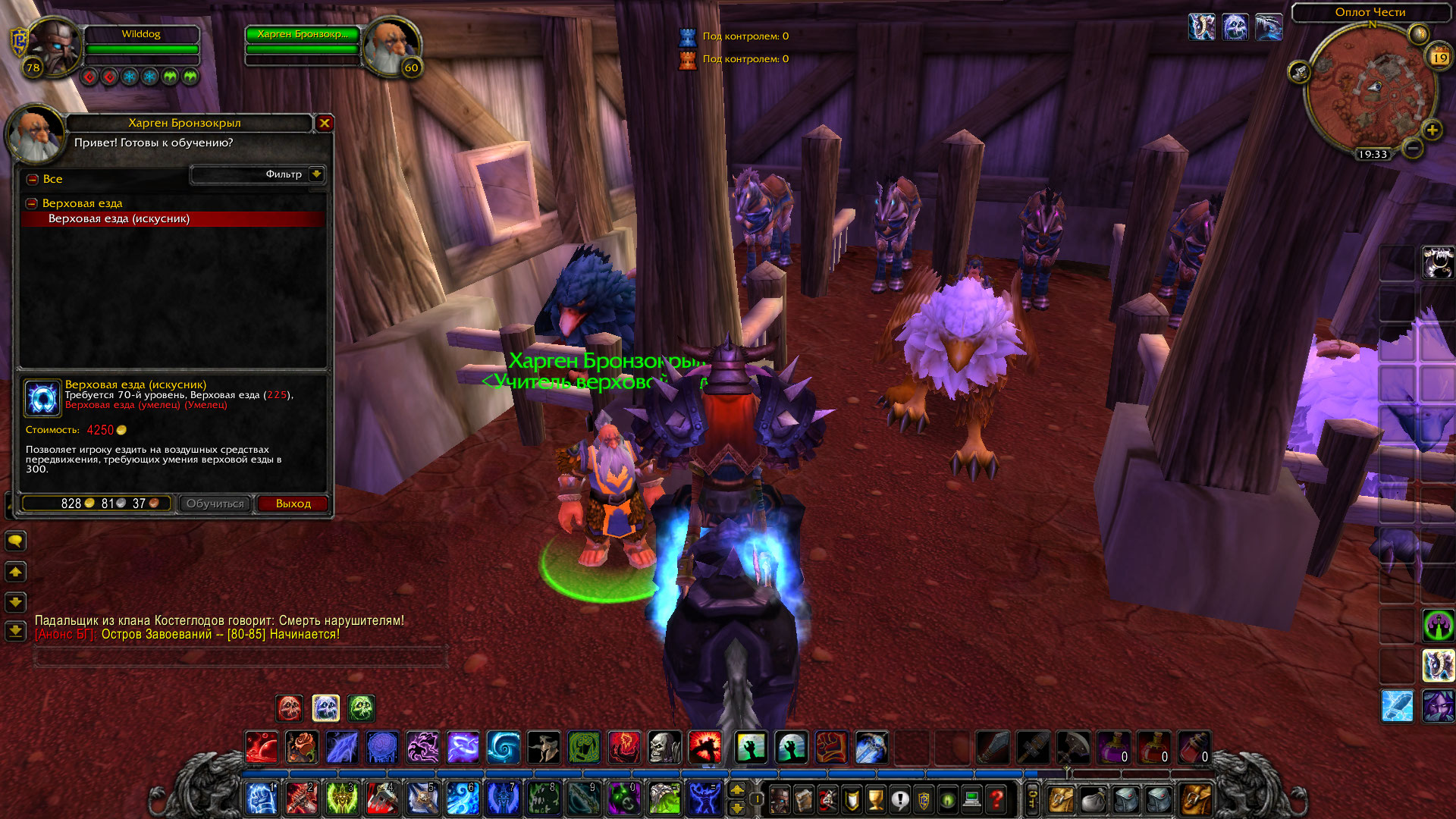1456x819 pixels.
Task: Open the talents panel from the micro menu
Action: coord(827,799)
